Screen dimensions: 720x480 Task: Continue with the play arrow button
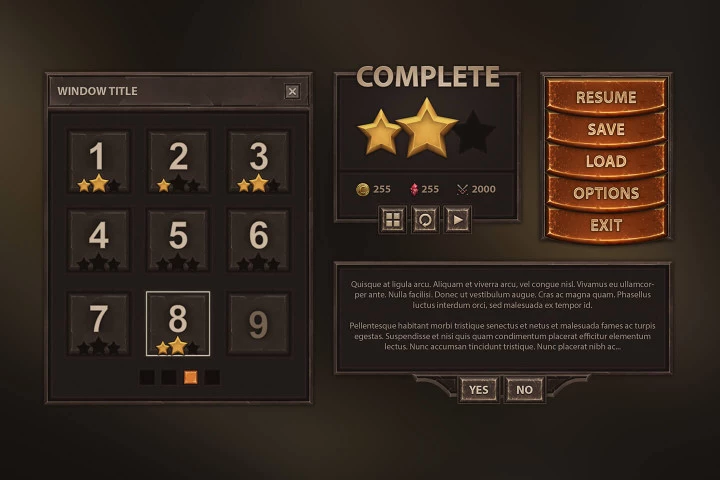pos(458,219)
